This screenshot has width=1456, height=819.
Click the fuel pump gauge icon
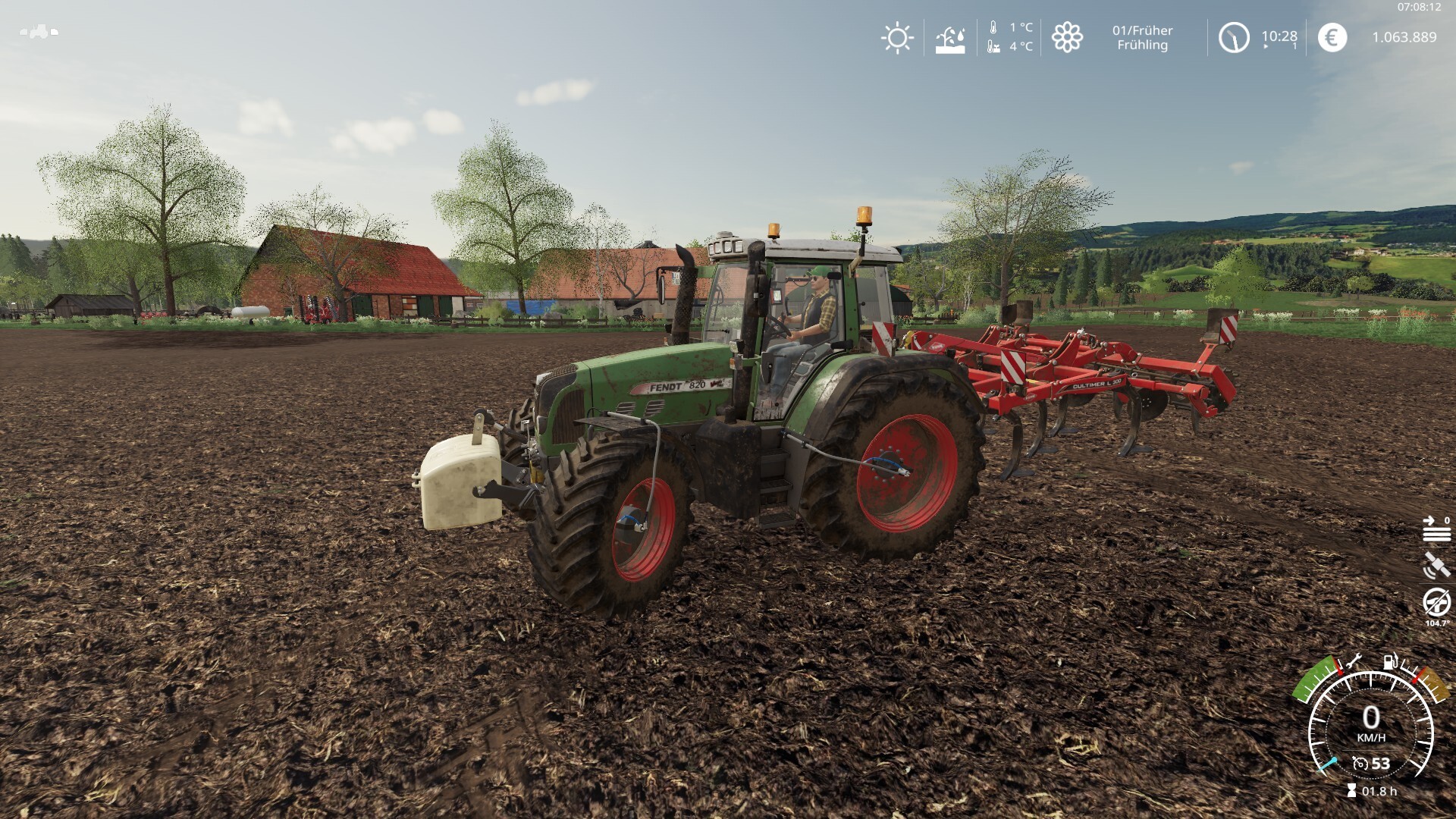pos(1391,661)
